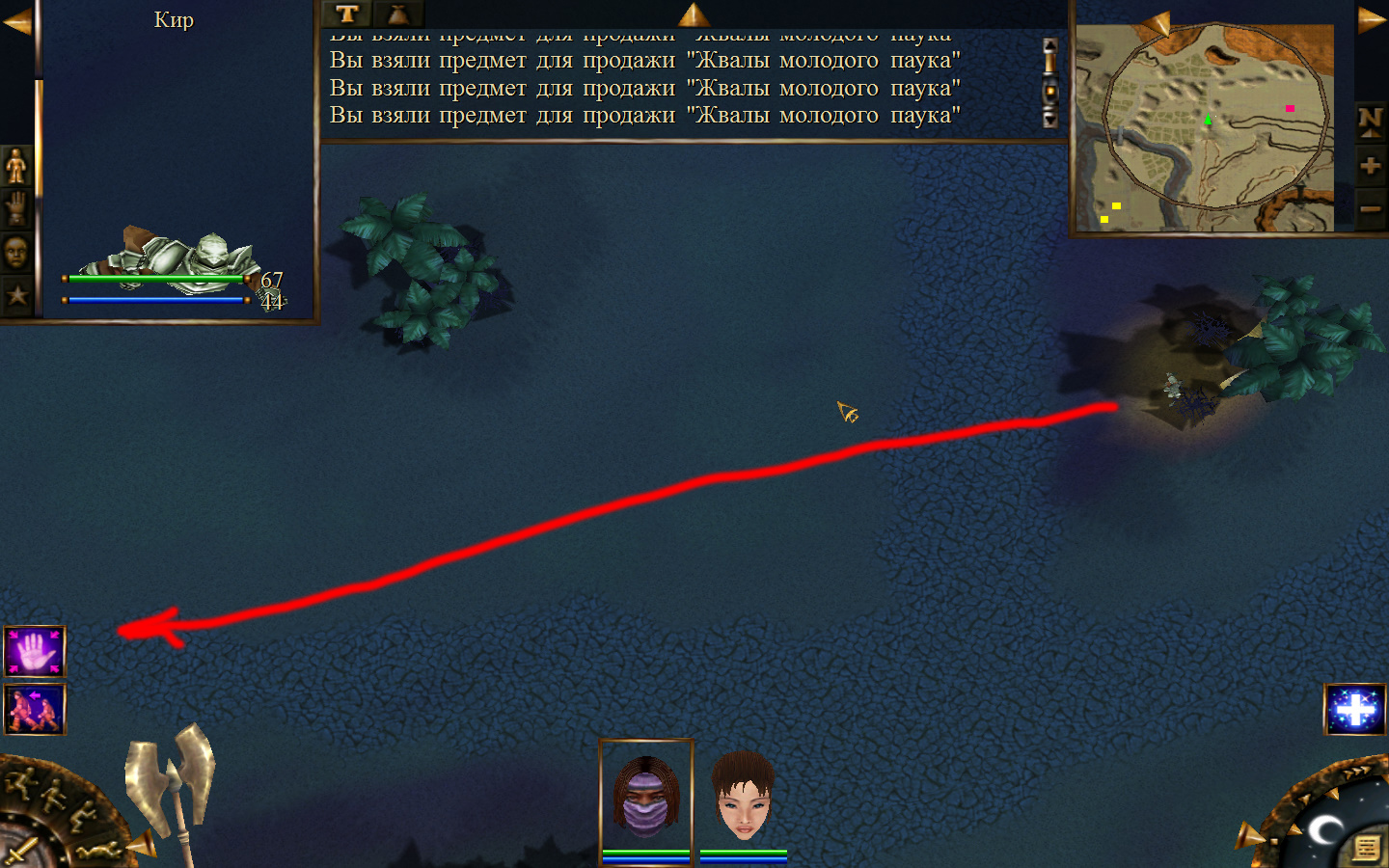
Task: Open the star tab on the character panel
Action: pos(16,295)
